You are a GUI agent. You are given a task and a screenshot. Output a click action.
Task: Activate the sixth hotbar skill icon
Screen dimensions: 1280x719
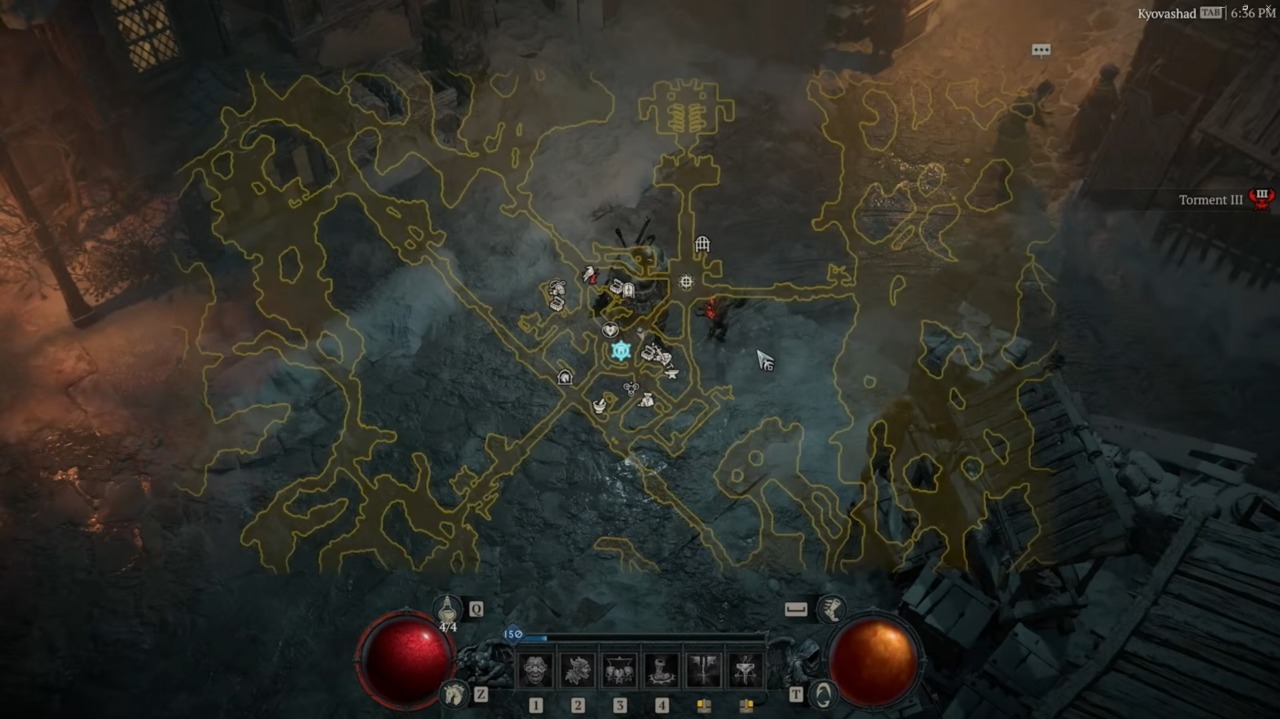click(745, 669)
